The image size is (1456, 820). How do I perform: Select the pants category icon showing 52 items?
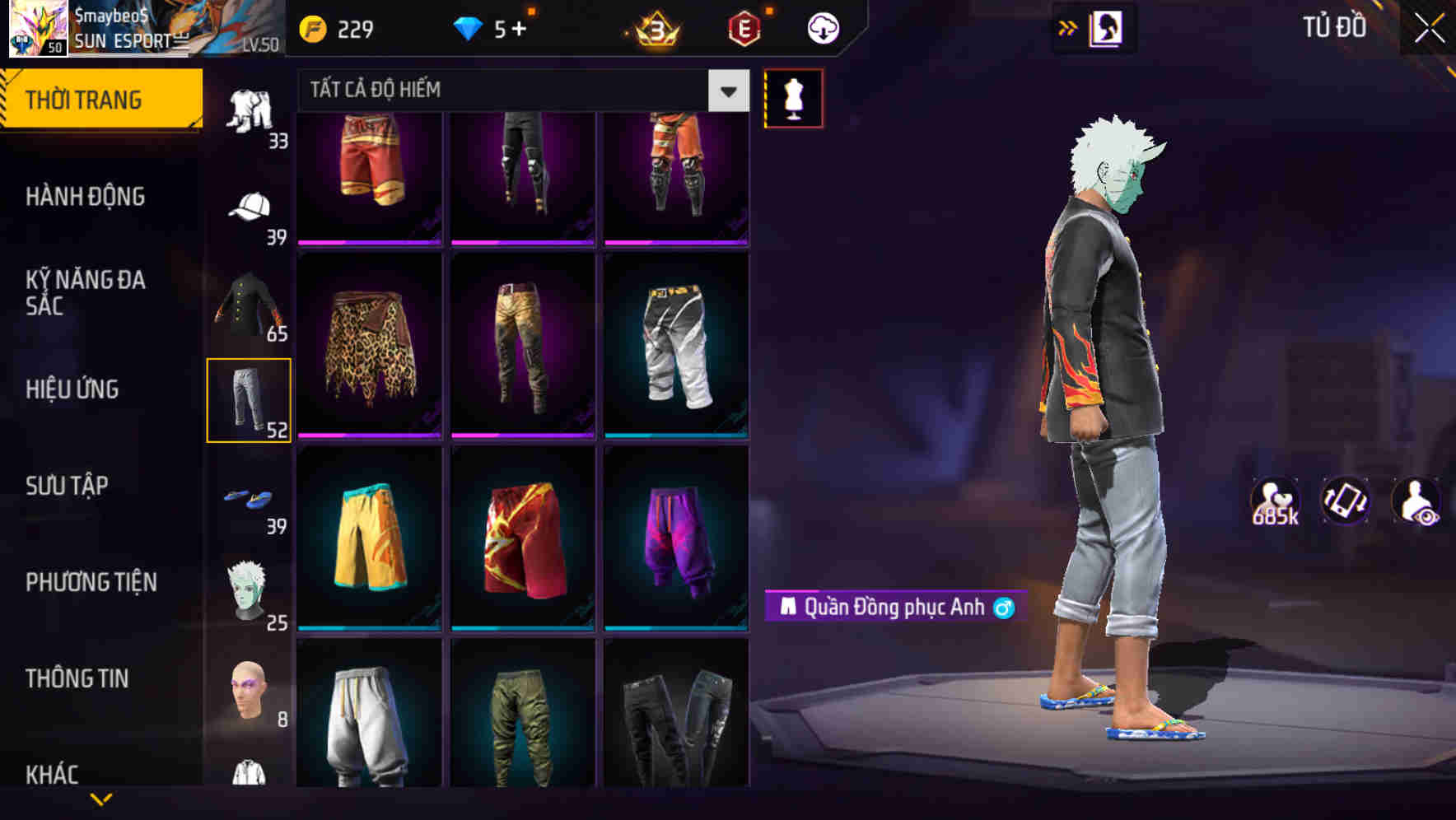pos(250,399)
